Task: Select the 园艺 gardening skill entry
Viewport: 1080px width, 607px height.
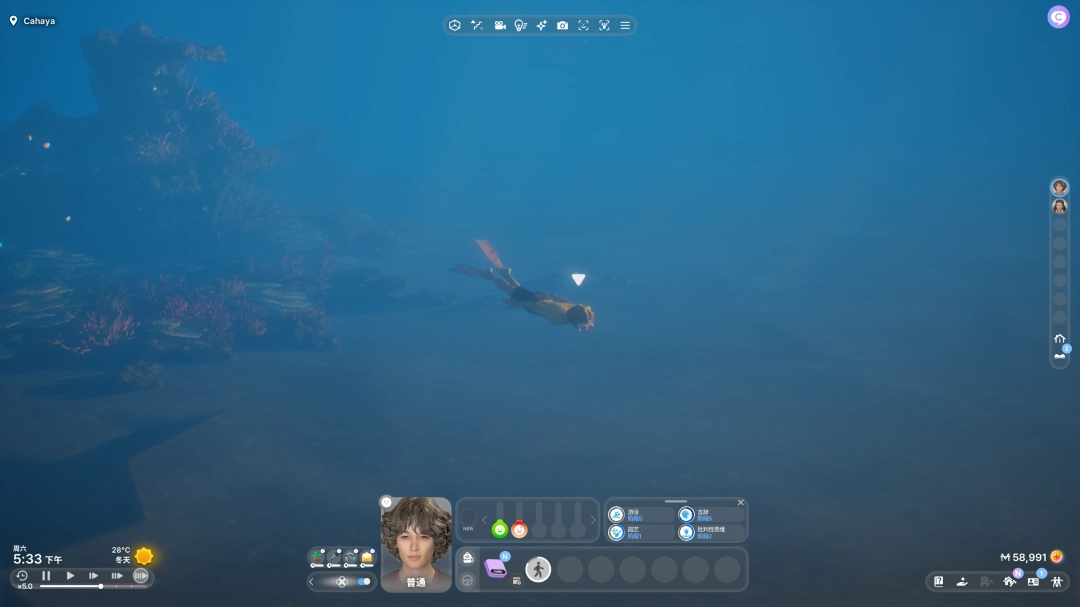Action: click(x=640, y=532)
